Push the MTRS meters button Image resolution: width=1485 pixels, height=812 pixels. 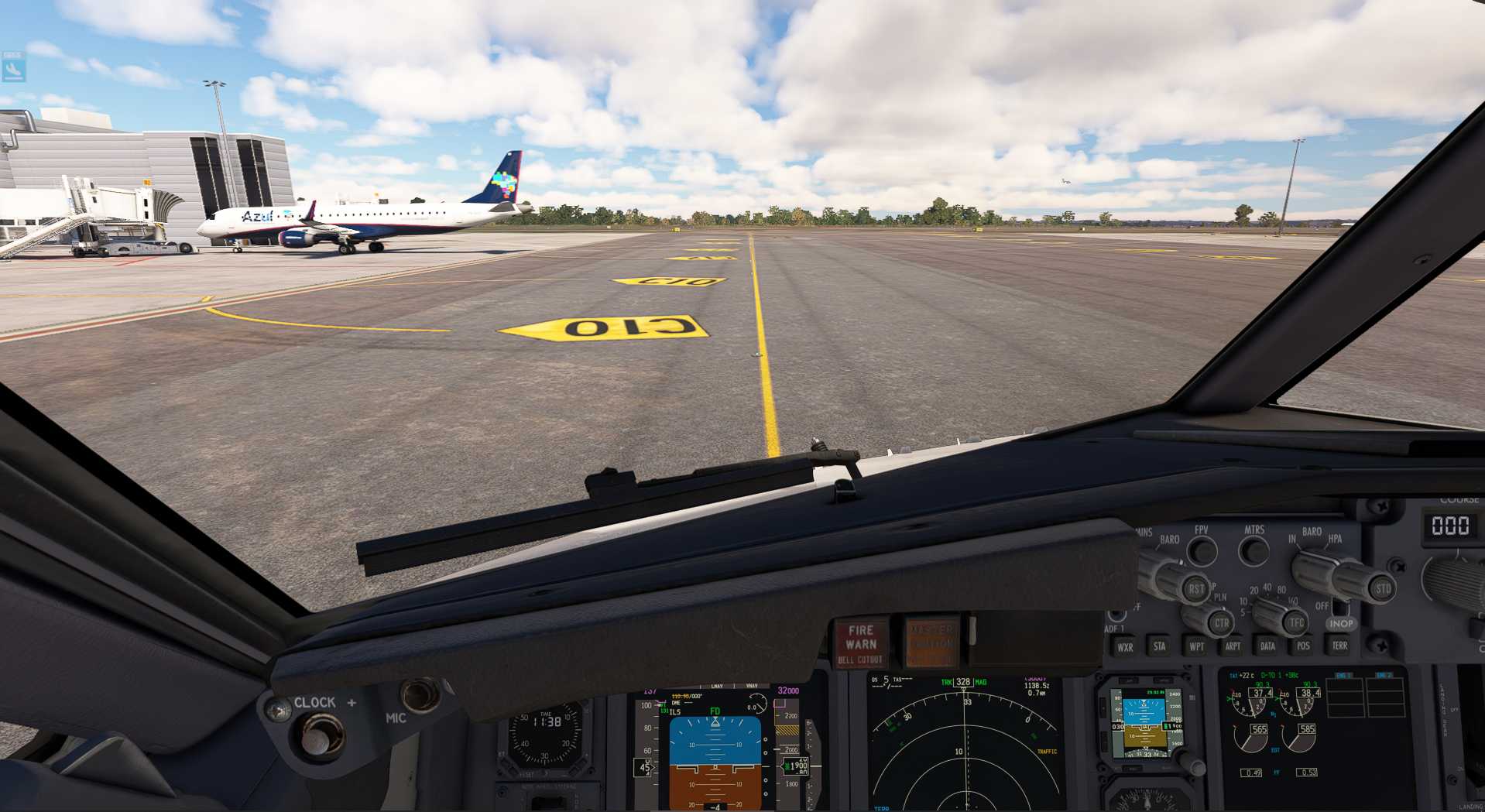[1254, 551]
